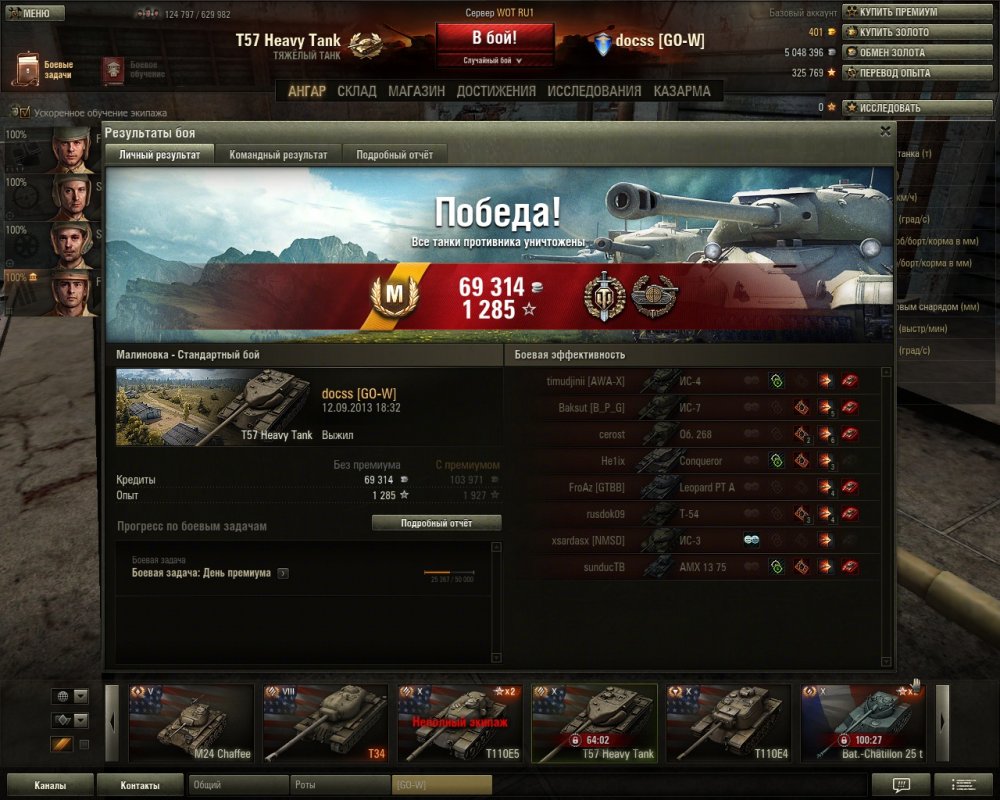
Task: Enter the КАЗАРМА barracks section
Action: pyautogui.click(x=682, y=91)
